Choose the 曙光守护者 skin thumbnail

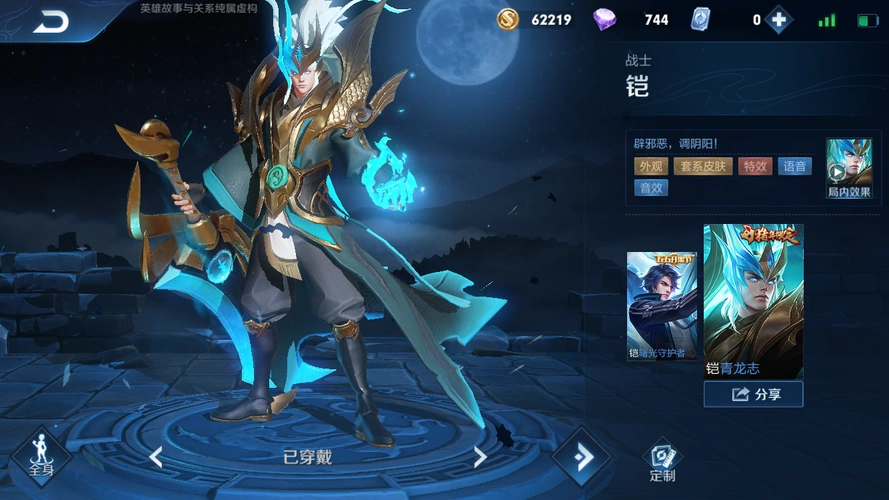(661, 305)
